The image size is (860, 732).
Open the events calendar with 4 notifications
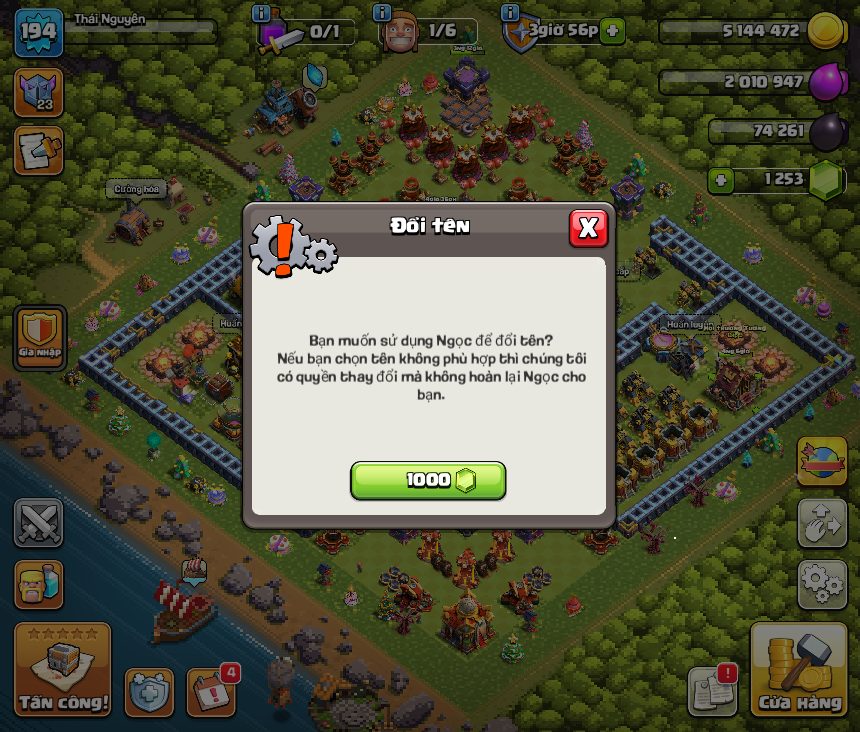(211, 691)
